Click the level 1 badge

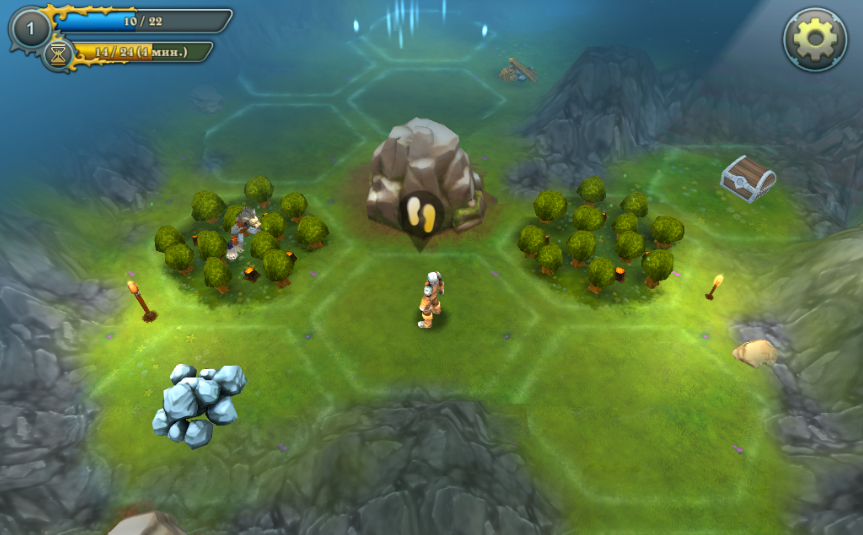coord(30,29)
